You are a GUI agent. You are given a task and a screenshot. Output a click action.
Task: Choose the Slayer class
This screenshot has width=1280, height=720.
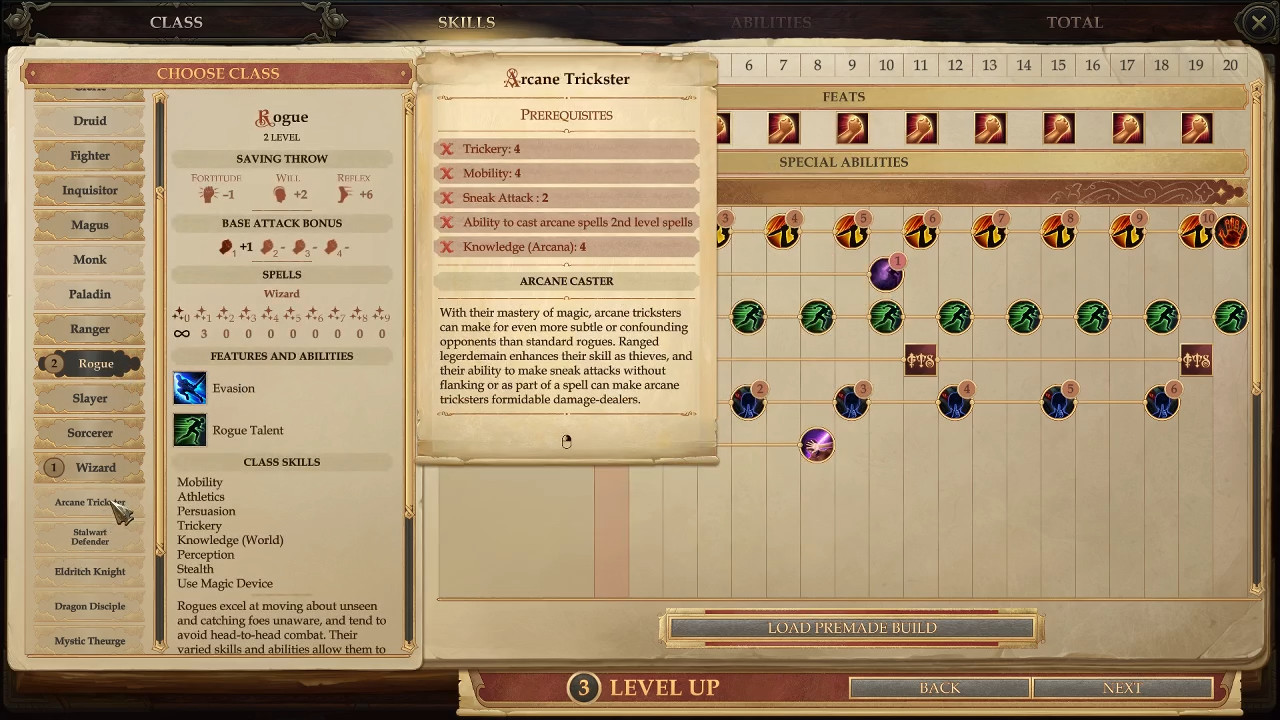90,398
